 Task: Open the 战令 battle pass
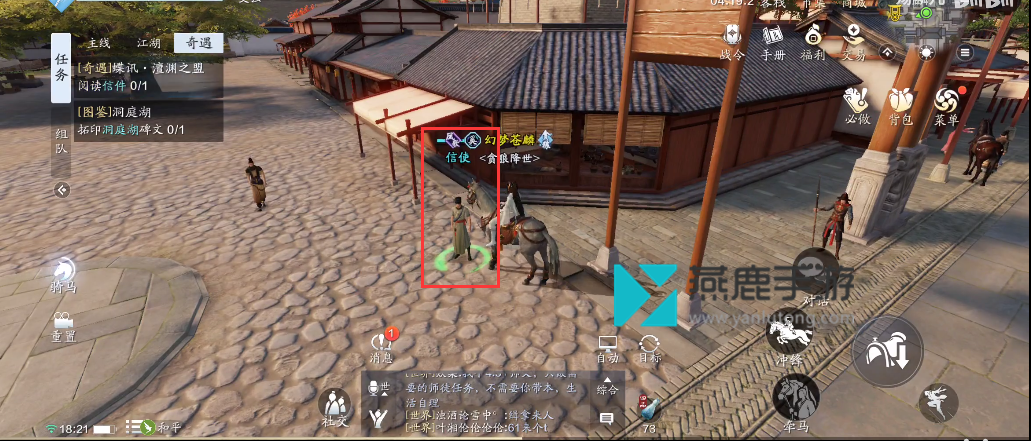click(x=732, y=39)
